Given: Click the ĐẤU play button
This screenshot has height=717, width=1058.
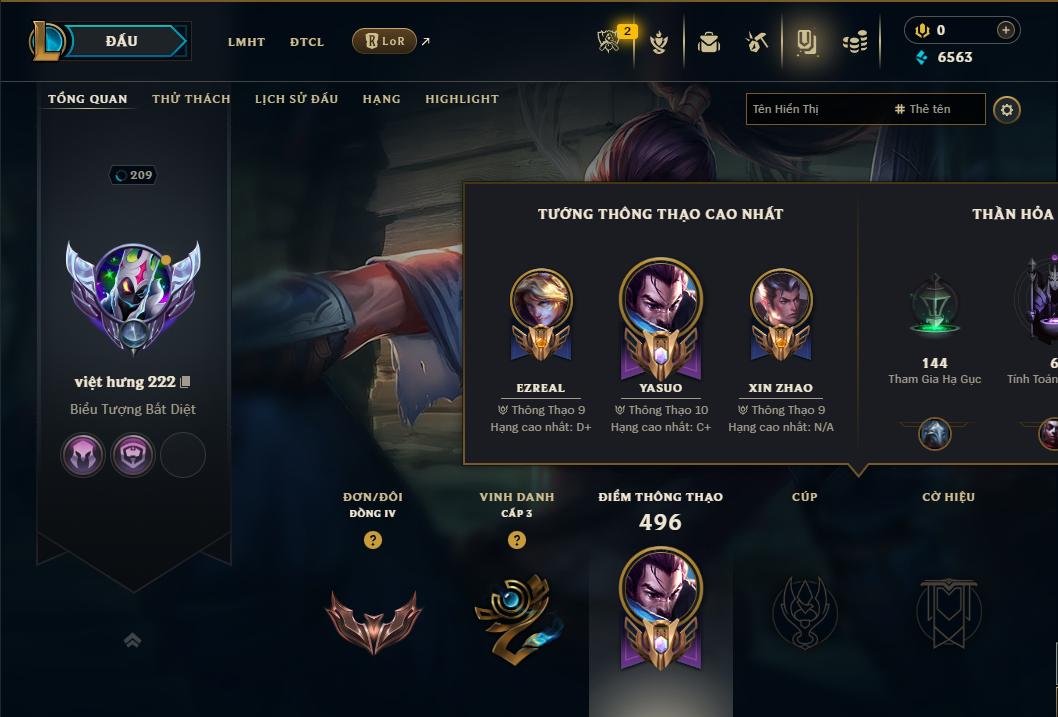Looking at the screenshot, I should (122, 41).
